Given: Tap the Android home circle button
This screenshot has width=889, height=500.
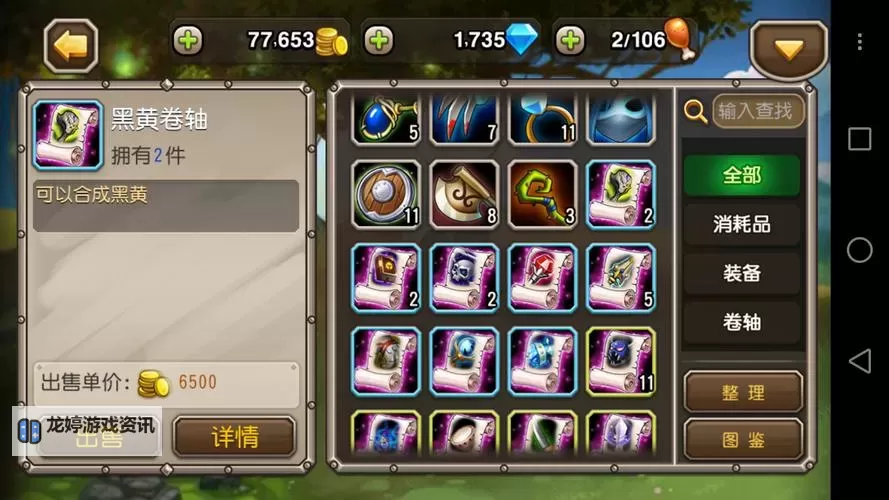Looking at the screenshot, I should 859,250.
